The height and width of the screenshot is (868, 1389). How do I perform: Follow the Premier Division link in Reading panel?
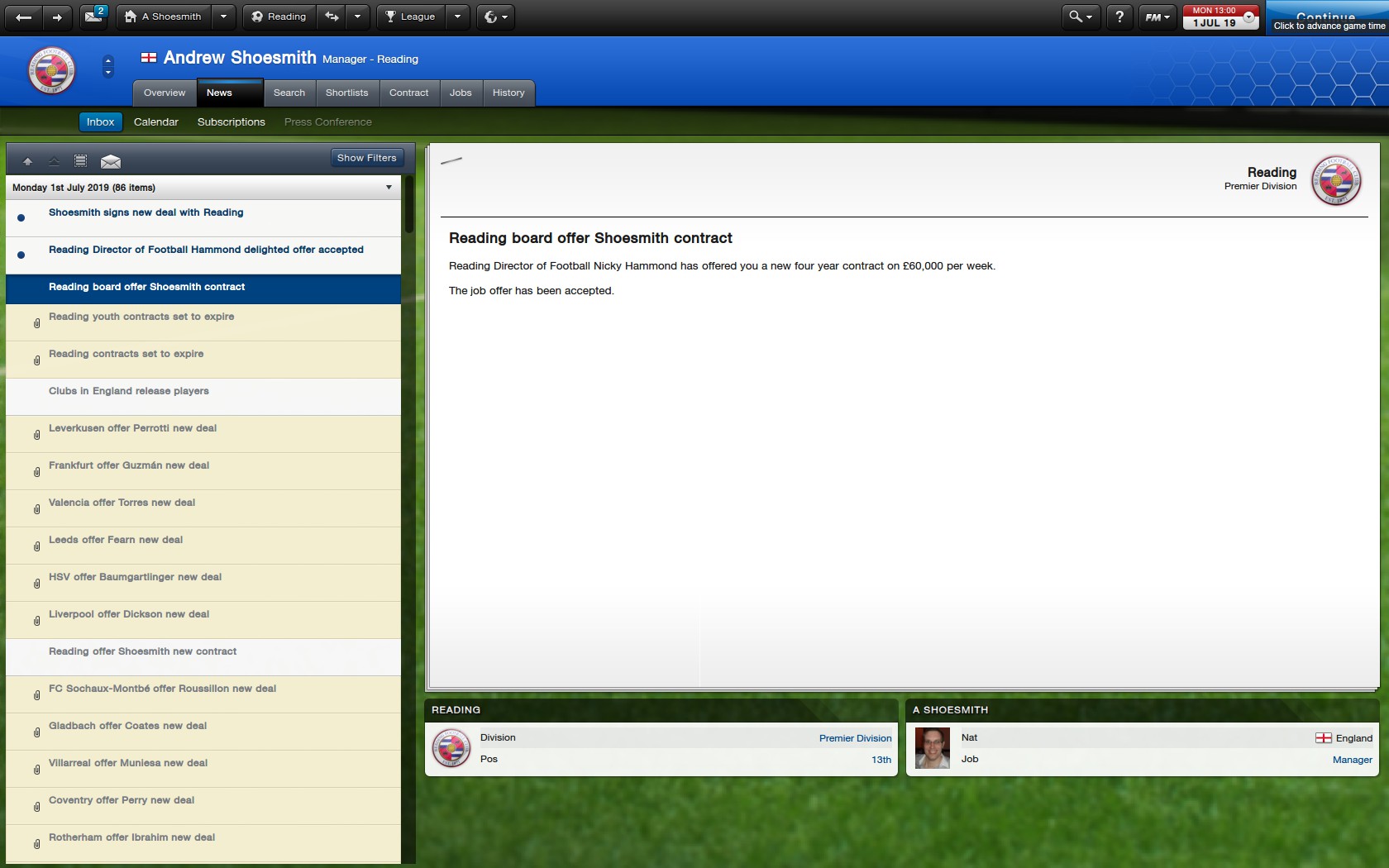coord(855,738)
